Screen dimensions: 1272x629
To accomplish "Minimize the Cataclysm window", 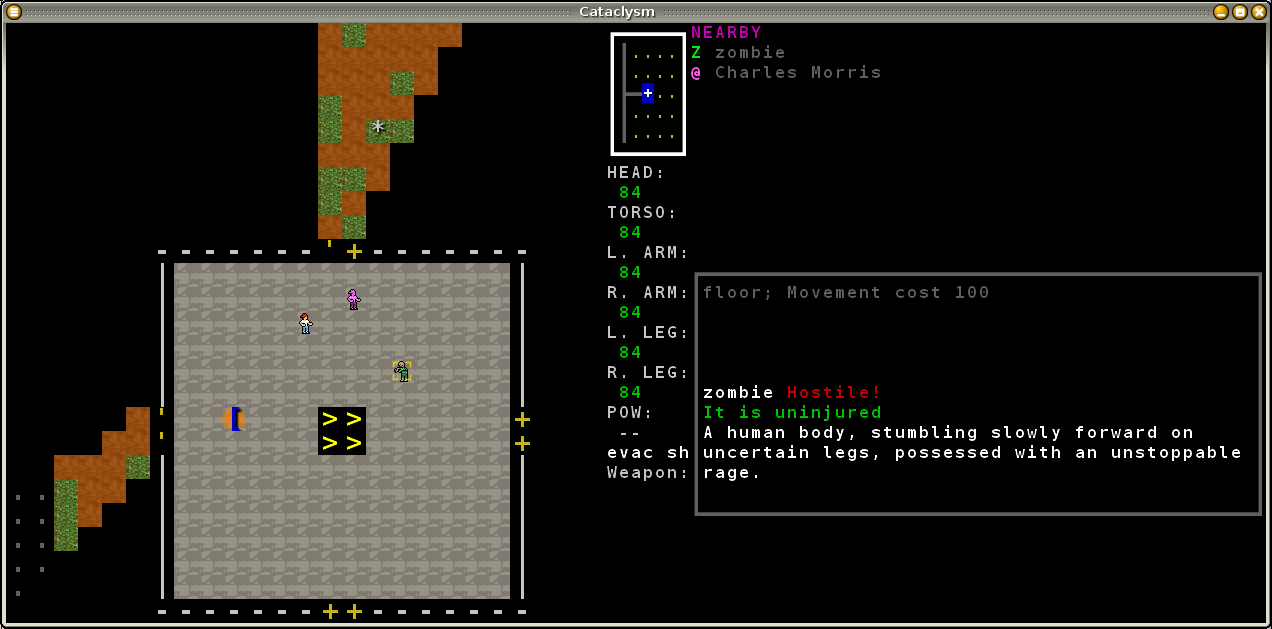I will tap(1221, 12).
